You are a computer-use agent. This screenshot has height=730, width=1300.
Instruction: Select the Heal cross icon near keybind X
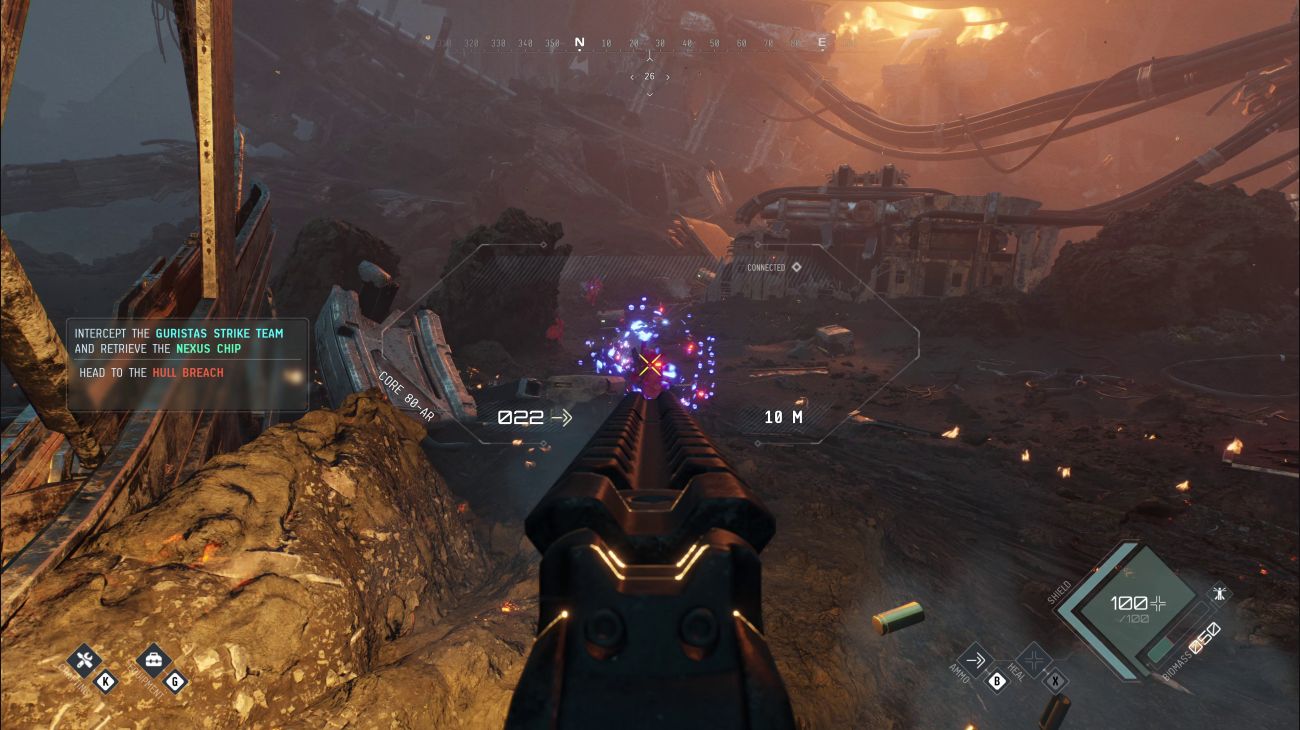(1034, 661)
